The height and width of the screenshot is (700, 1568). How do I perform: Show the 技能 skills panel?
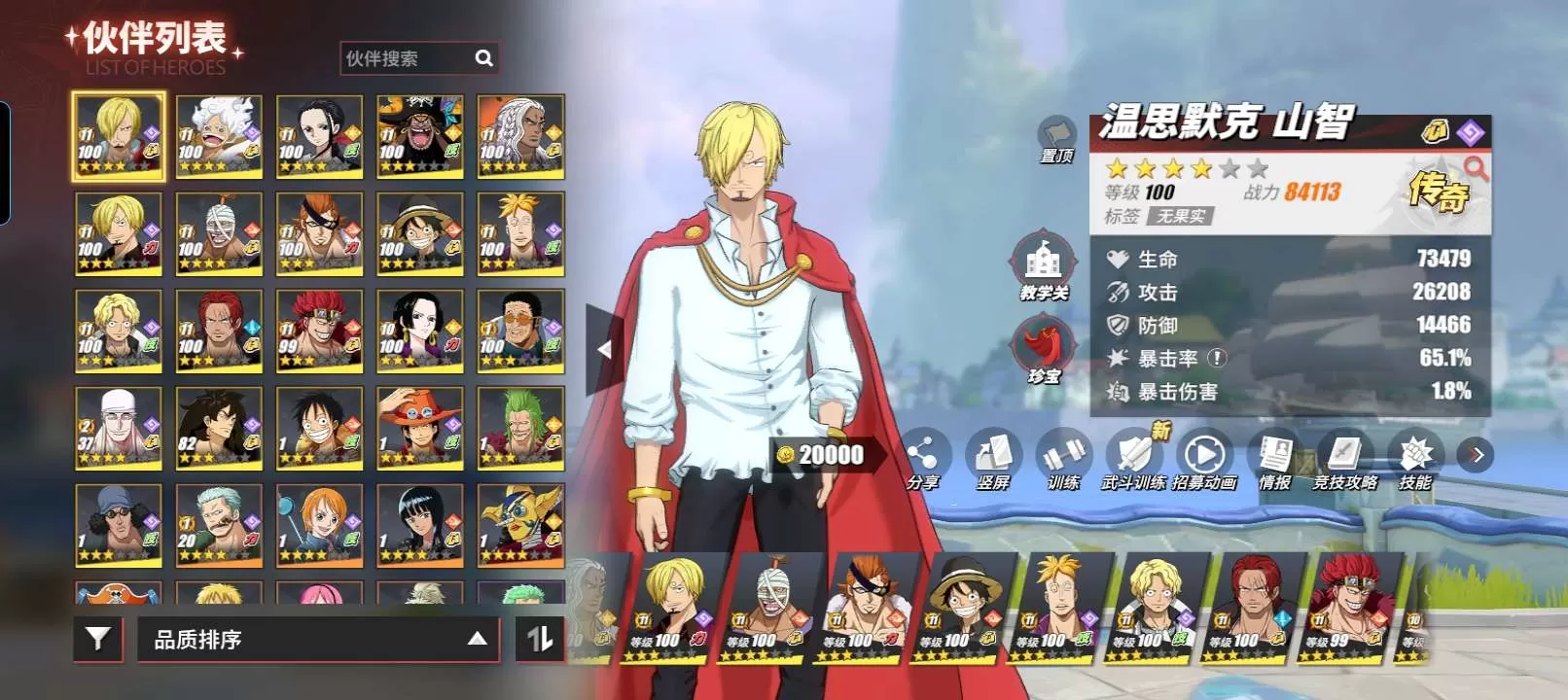click(1415, 458)
